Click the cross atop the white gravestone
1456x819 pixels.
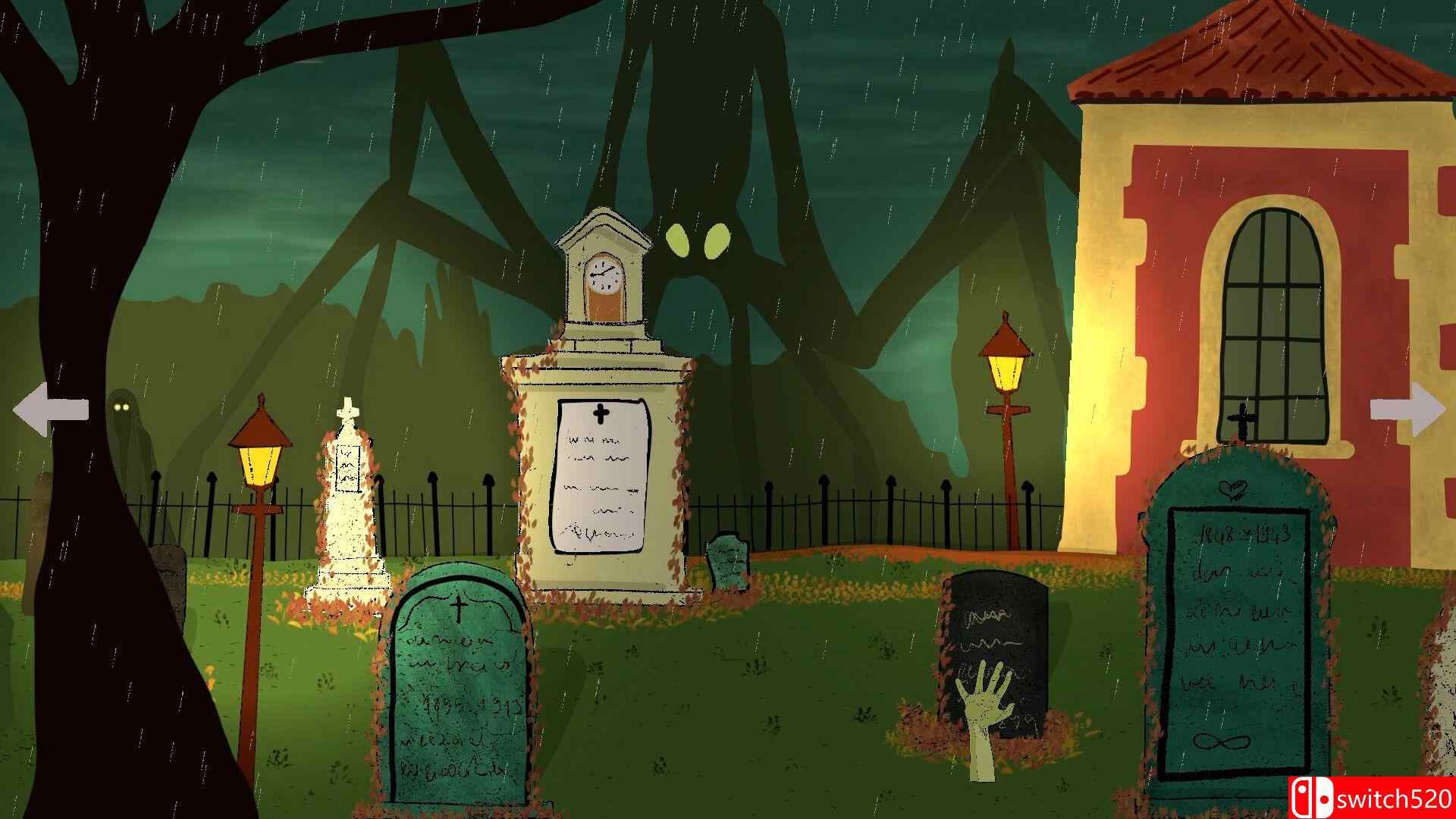coord(347,409)
